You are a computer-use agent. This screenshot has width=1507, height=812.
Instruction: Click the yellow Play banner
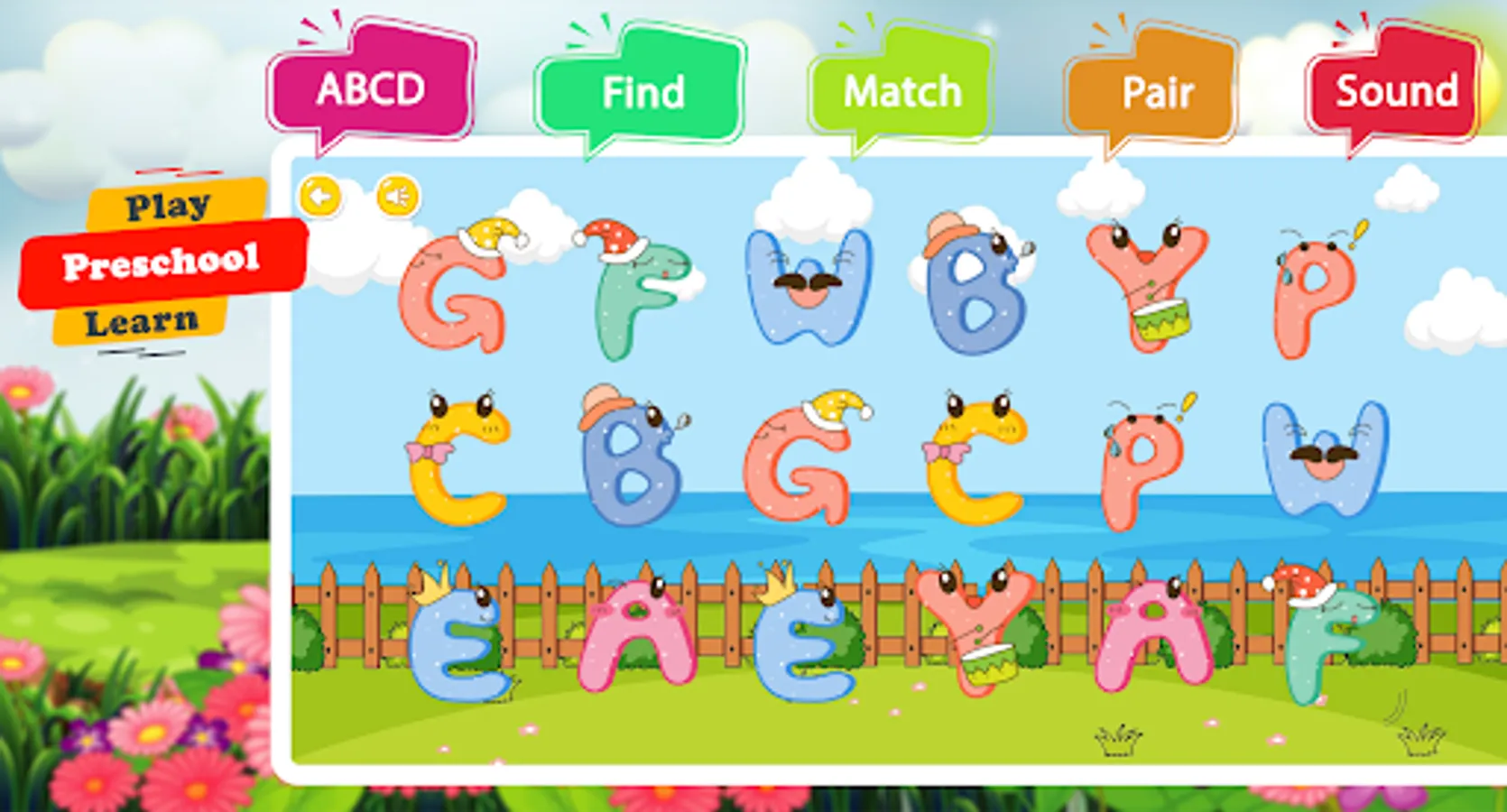point(168,206)
